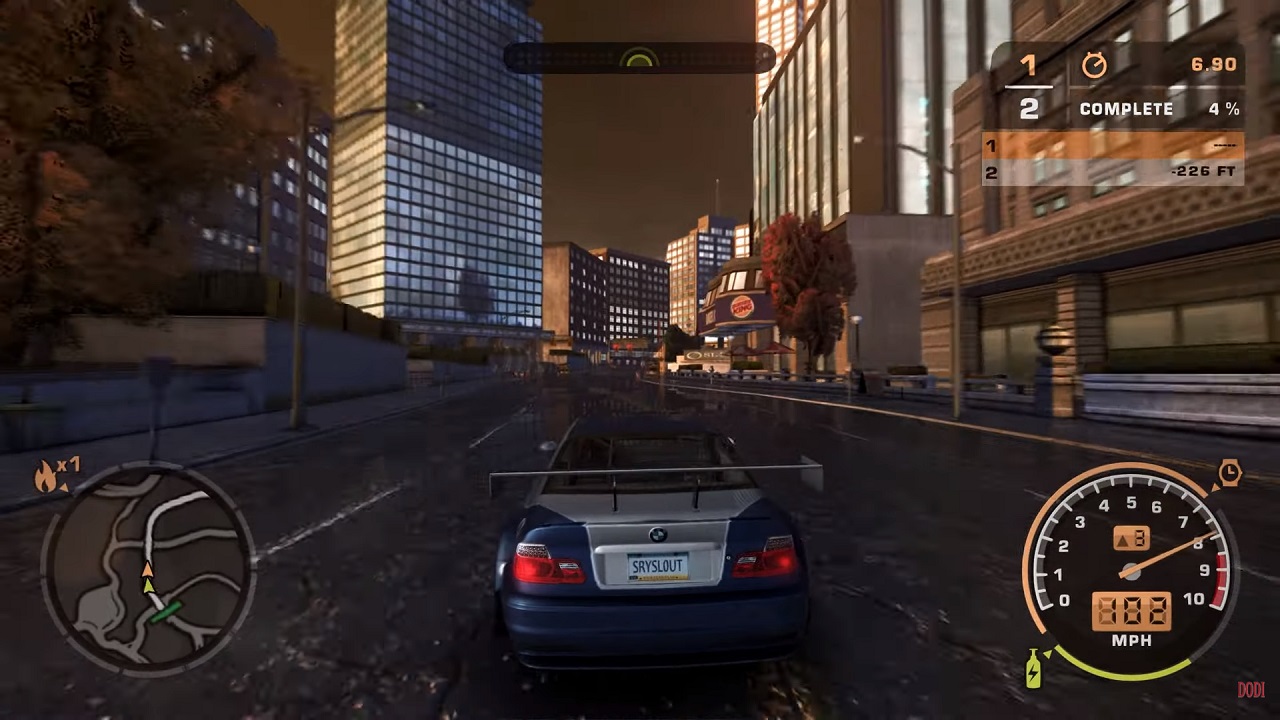This screenshot has height=720, width=1280.
Task: Select the highlighted first-place leaderboard row
Action: (x=1113, y=146)
